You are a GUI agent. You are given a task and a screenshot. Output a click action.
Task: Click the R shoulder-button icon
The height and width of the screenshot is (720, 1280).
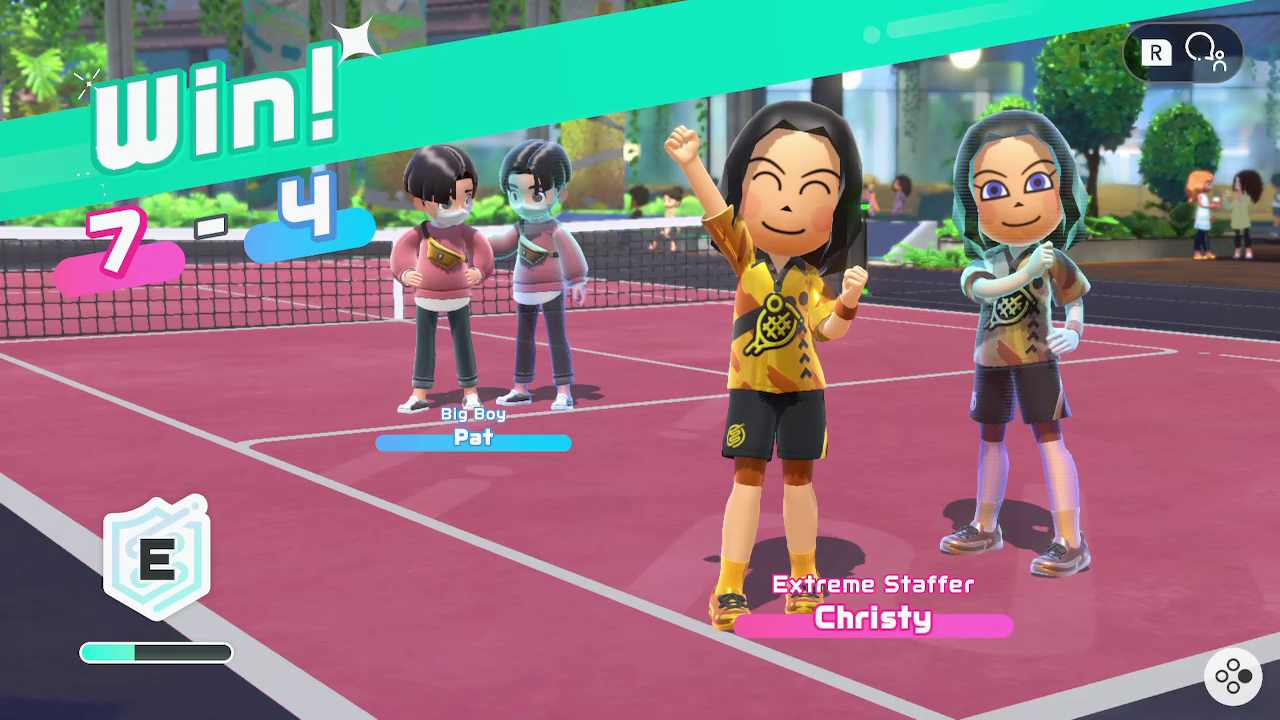(x=1155, y=50)
